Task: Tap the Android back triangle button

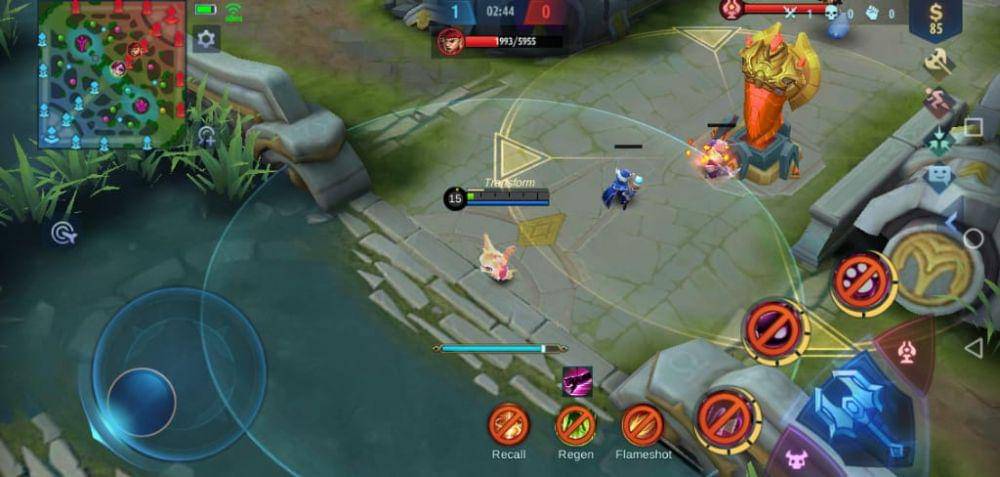Action: pyautogui.click(x=973, y=347)
